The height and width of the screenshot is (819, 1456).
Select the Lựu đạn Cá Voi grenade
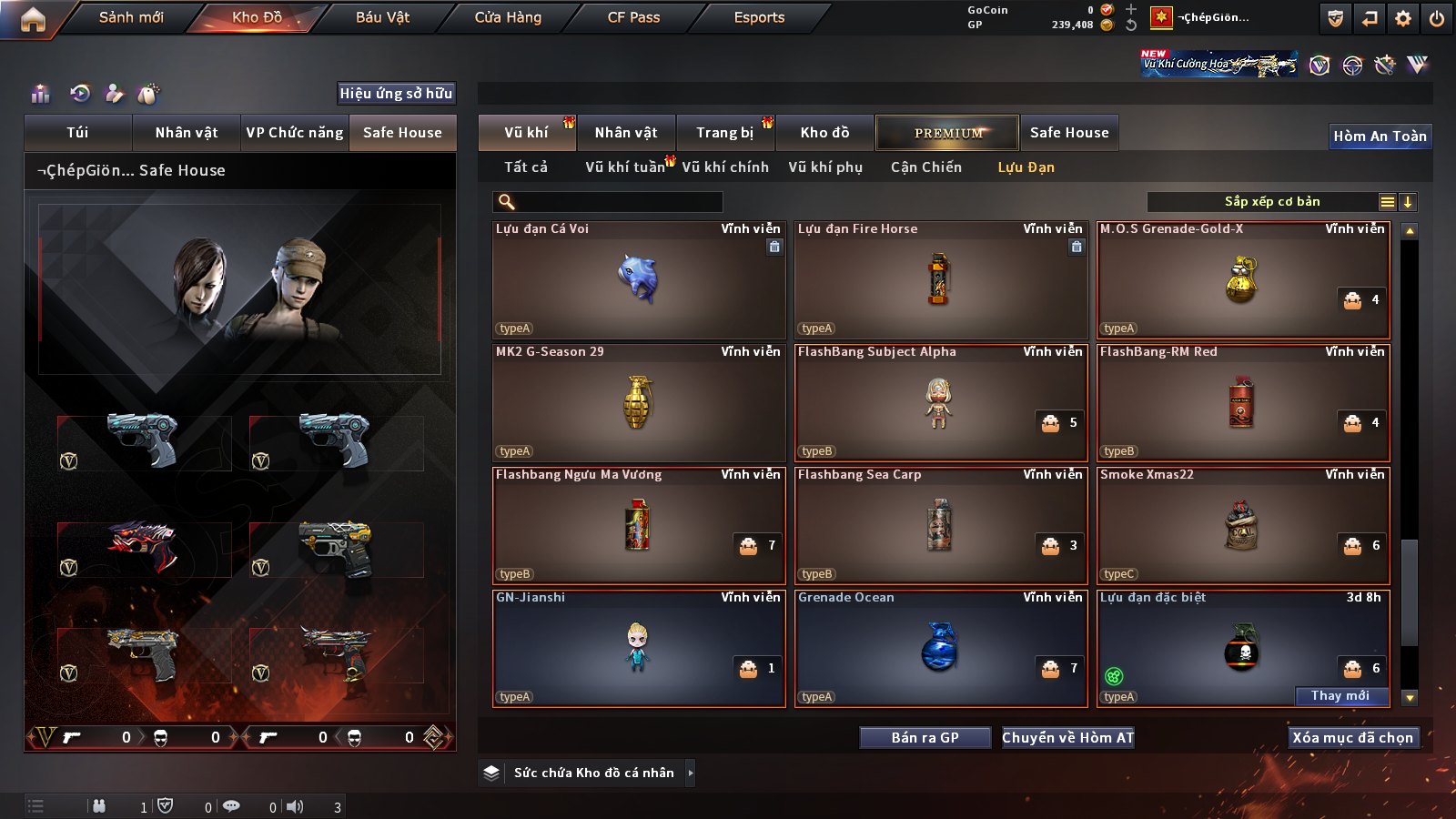point(639,280)
